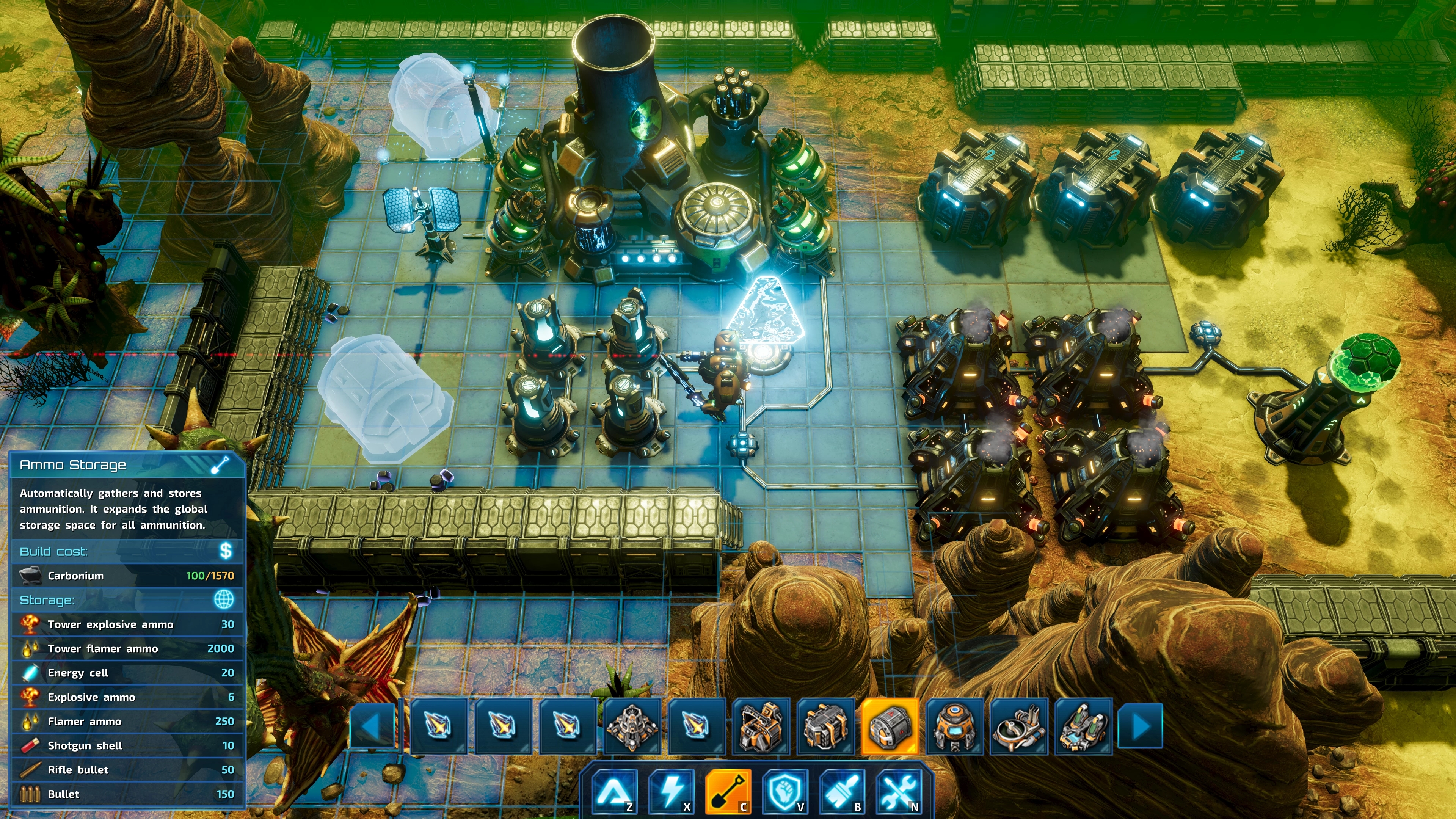Choose the diamond-shaped headquarters-style building icon
1456x819 pixels.
tap(632, 726)
